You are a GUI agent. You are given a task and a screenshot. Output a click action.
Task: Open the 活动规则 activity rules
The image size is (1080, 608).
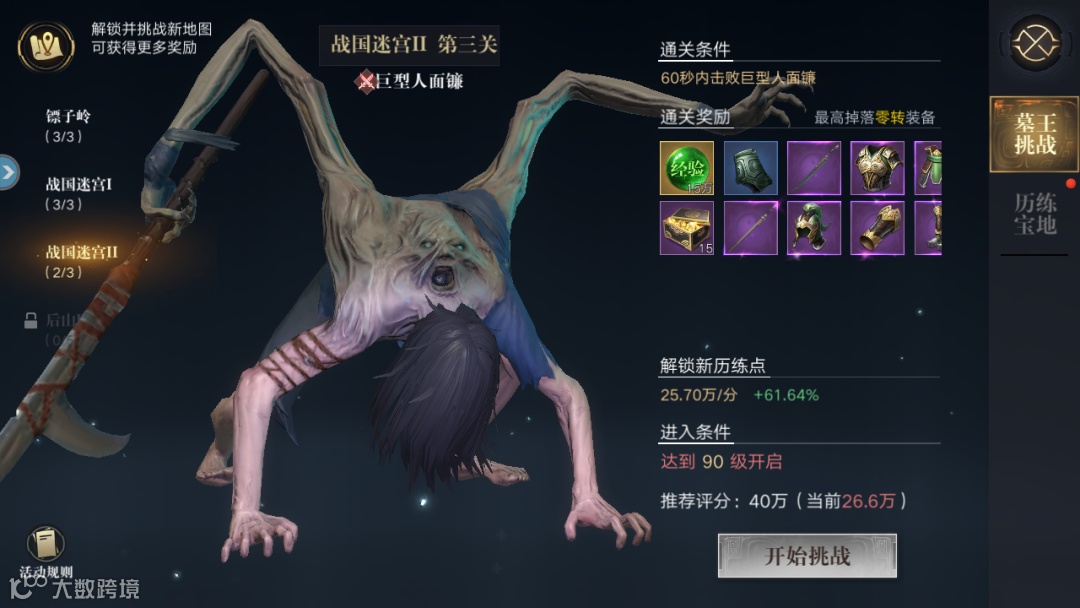pos(45,553)
